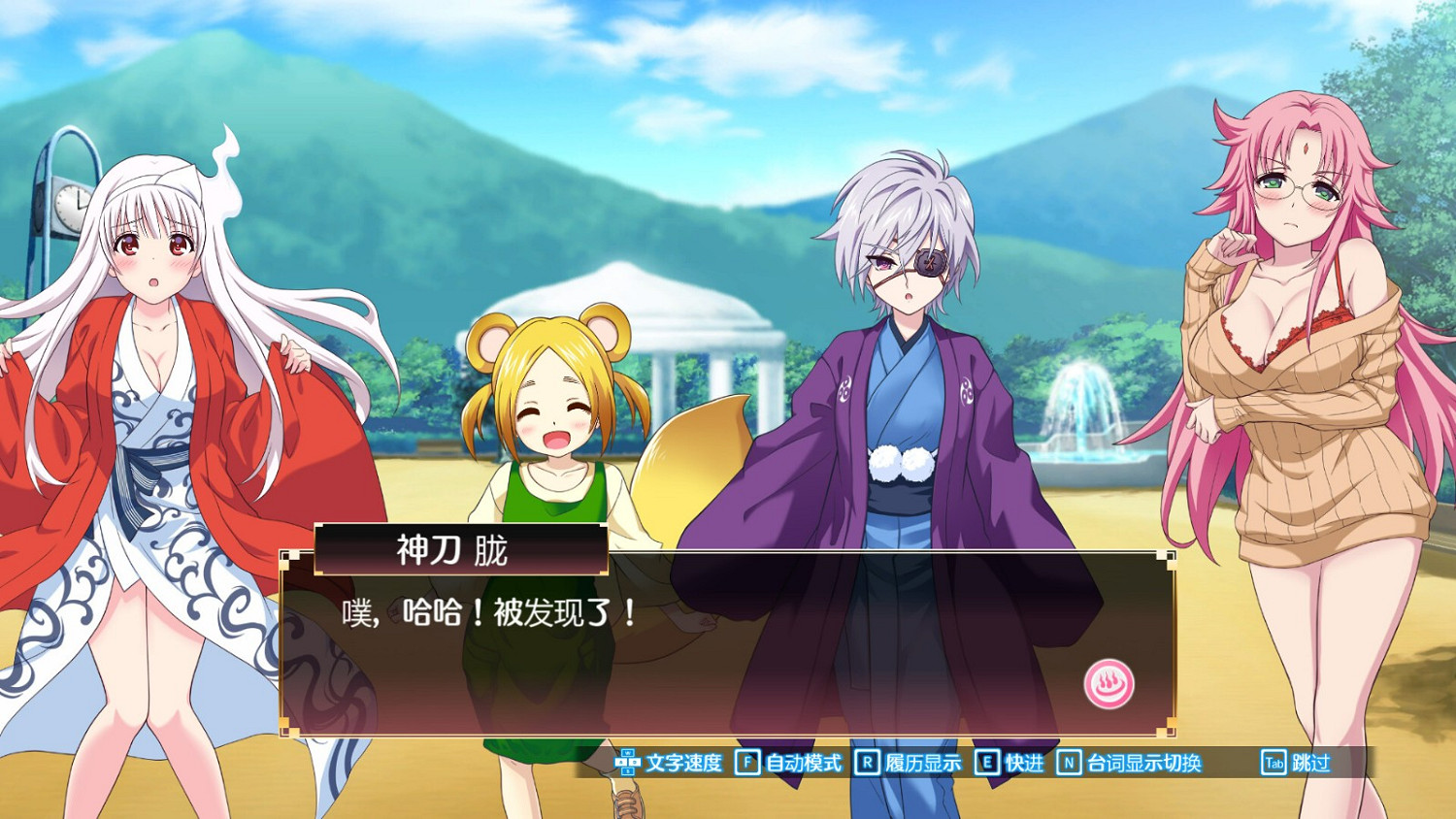Toggle 自动模式 auto mode on
1456x819 pixels.
(802, 764)
